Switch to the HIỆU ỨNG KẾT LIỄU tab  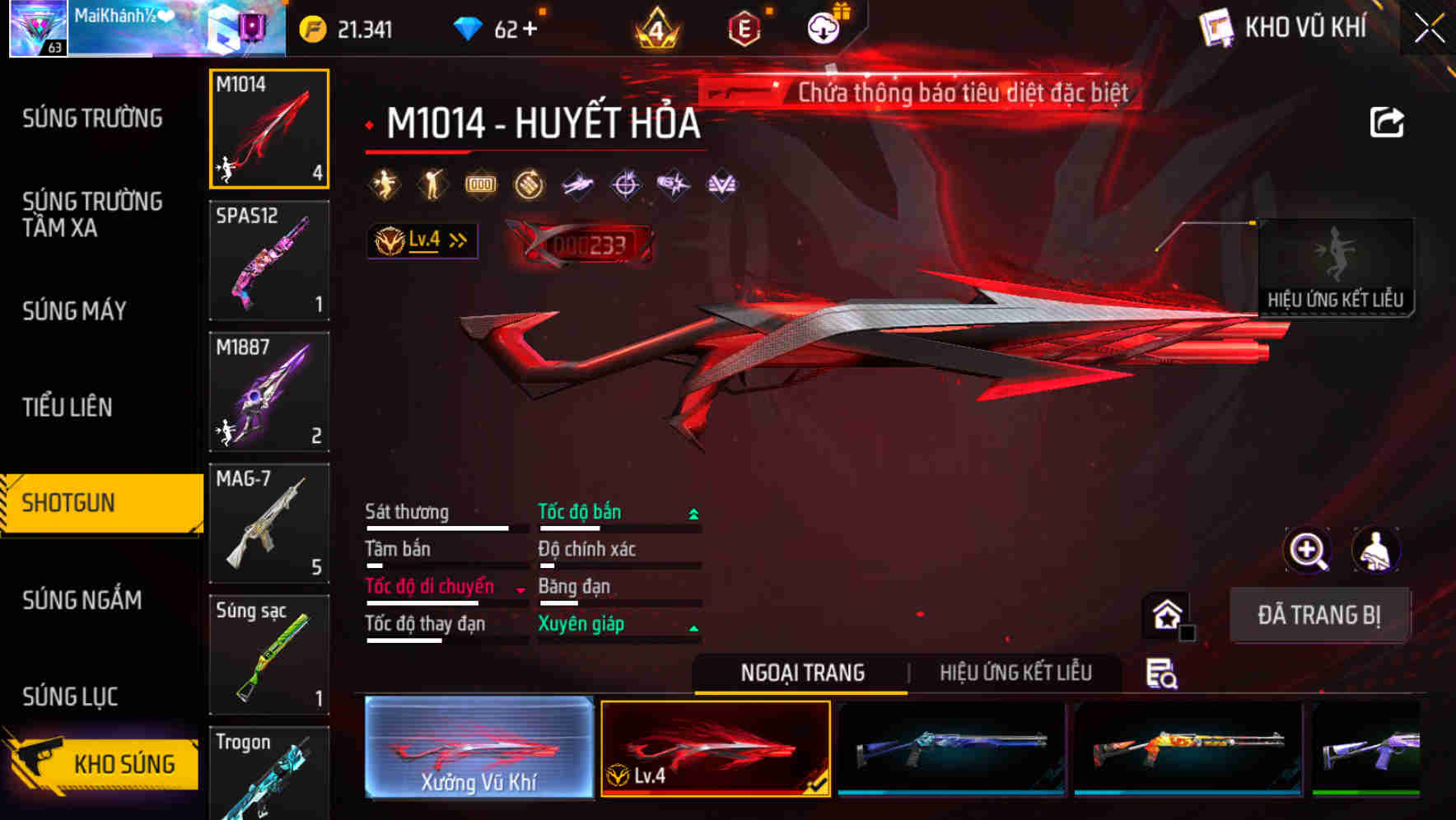(x=1015, y=673)
